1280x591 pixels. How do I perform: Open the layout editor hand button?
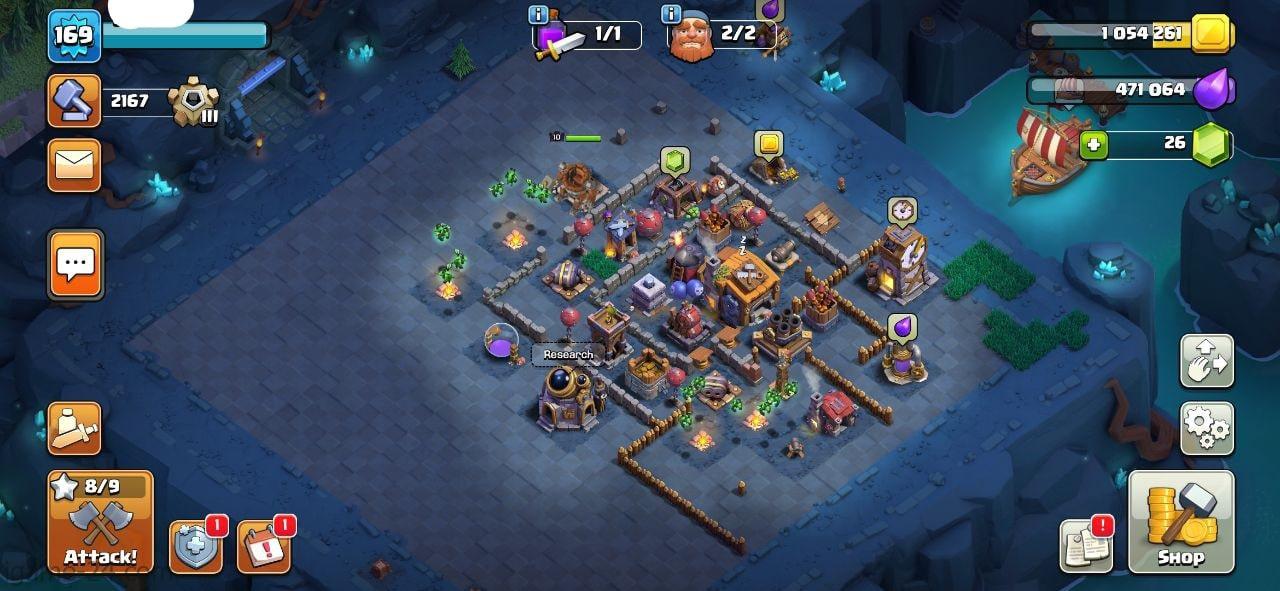[x=1207, y=361]
